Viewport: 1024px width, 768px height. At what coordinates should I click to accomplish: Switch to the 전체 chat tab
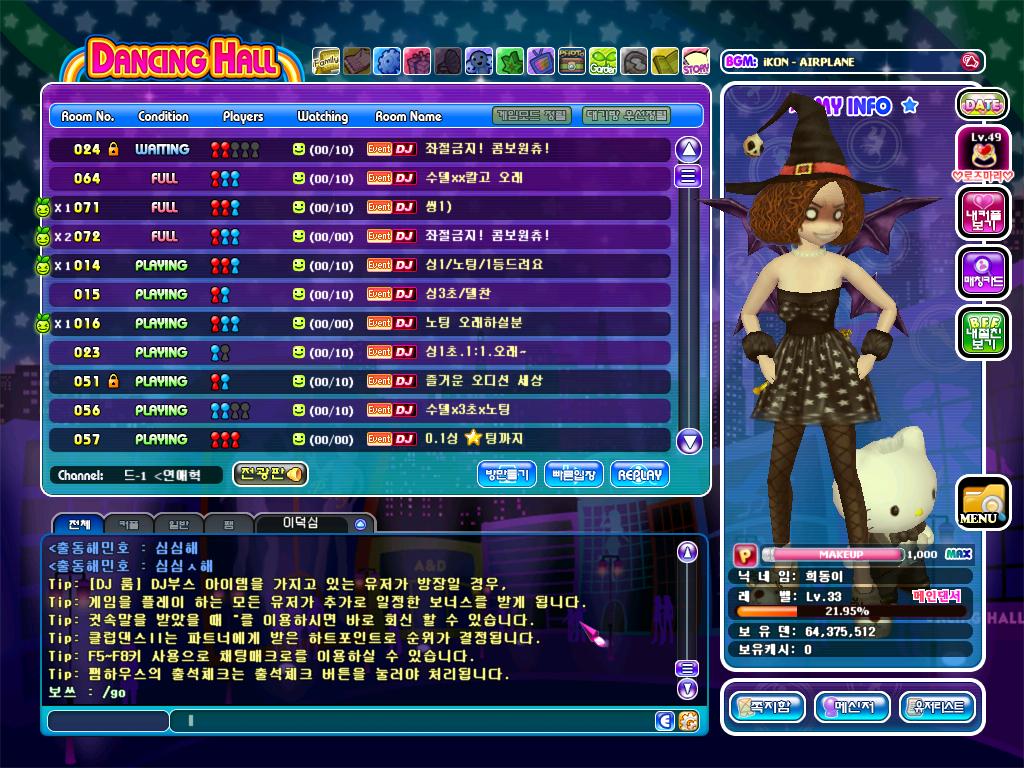tap(78, 524)
